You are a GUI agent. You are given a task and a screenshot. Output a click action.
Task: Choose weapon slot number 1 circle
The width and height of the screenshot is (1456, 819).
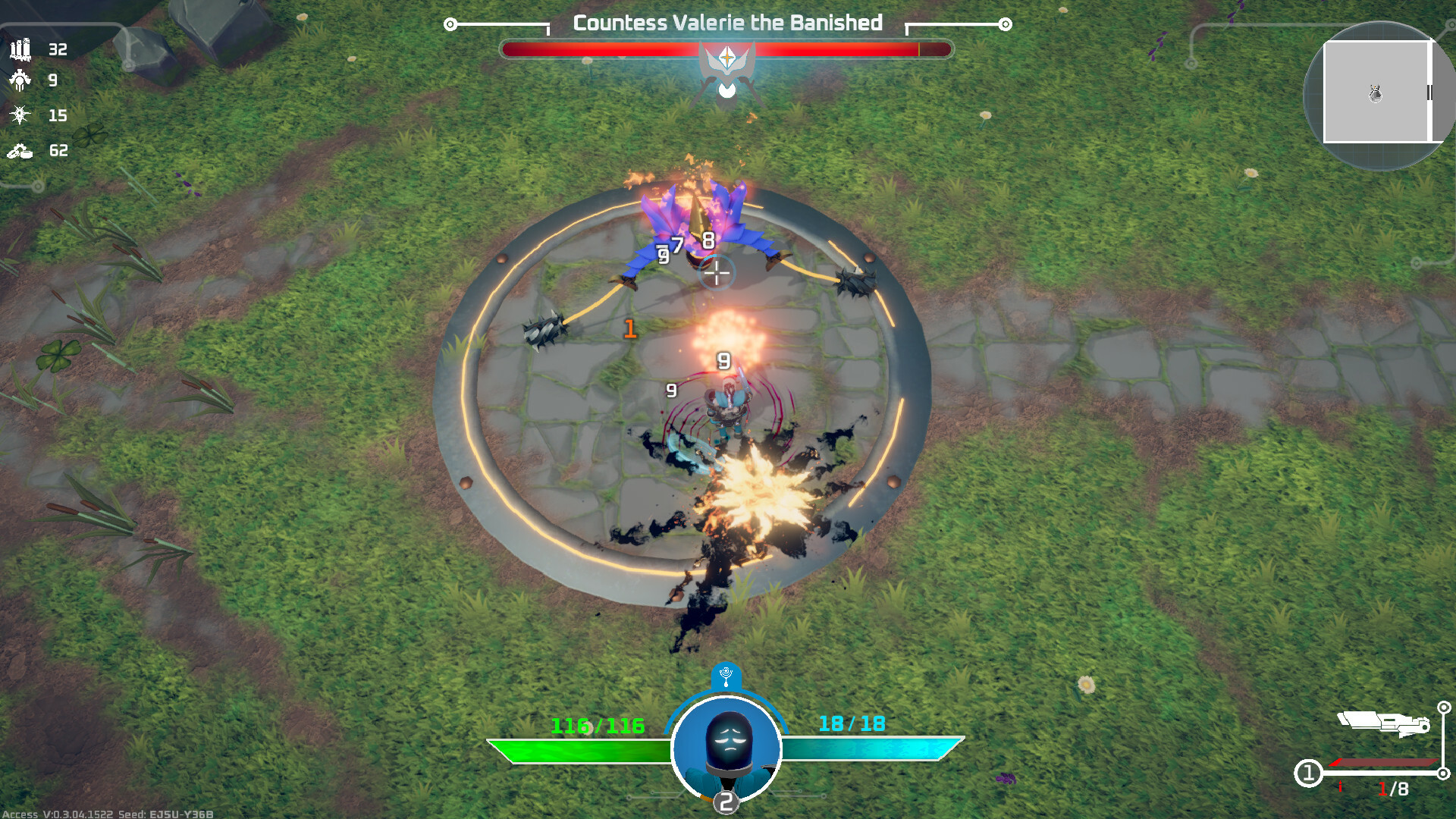[x=1308, y=773]
